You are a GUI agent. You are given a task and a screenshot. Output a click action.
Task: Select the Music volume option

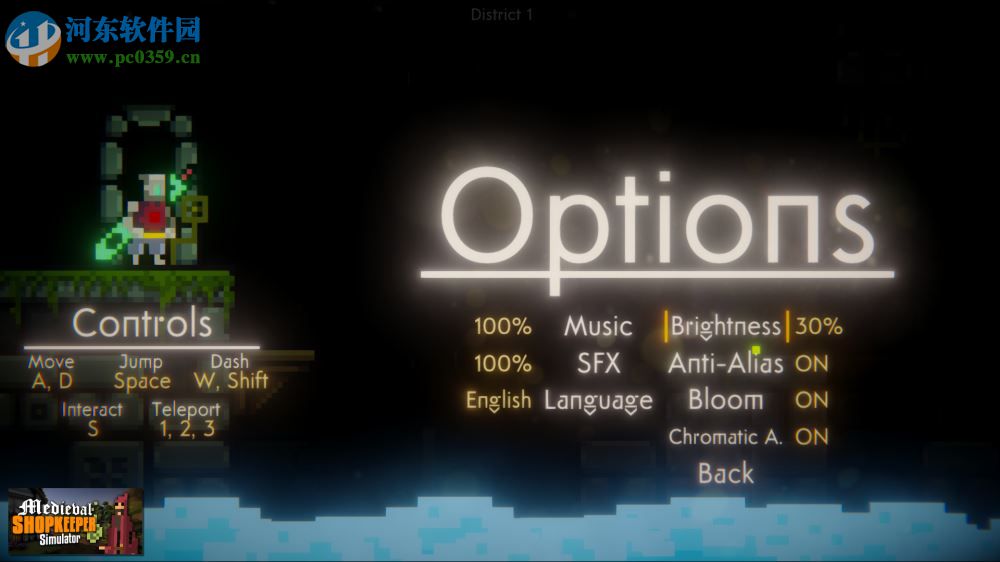tap(598, 326)
